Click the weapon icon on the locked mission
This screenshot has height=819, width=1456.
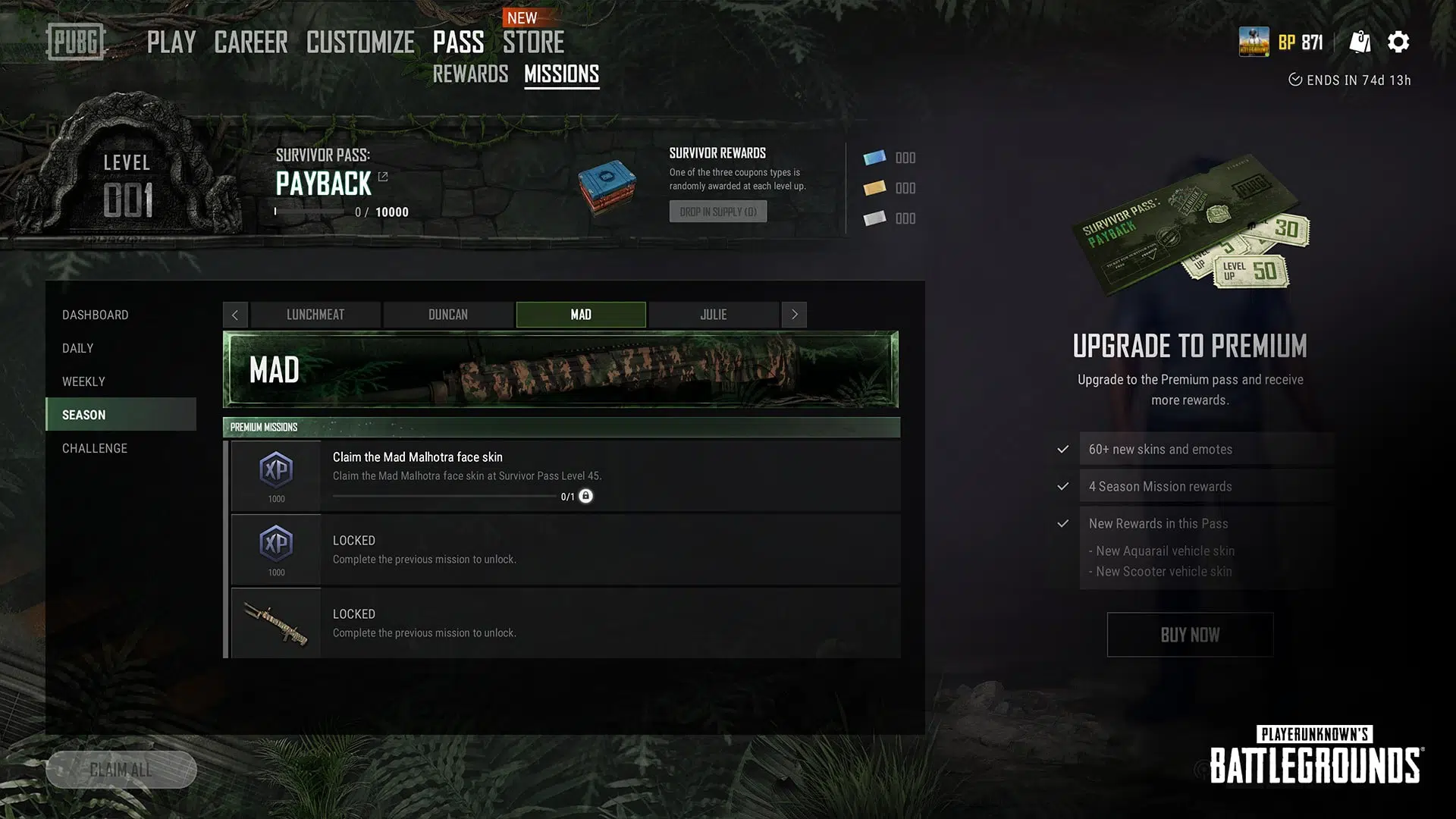276,623
